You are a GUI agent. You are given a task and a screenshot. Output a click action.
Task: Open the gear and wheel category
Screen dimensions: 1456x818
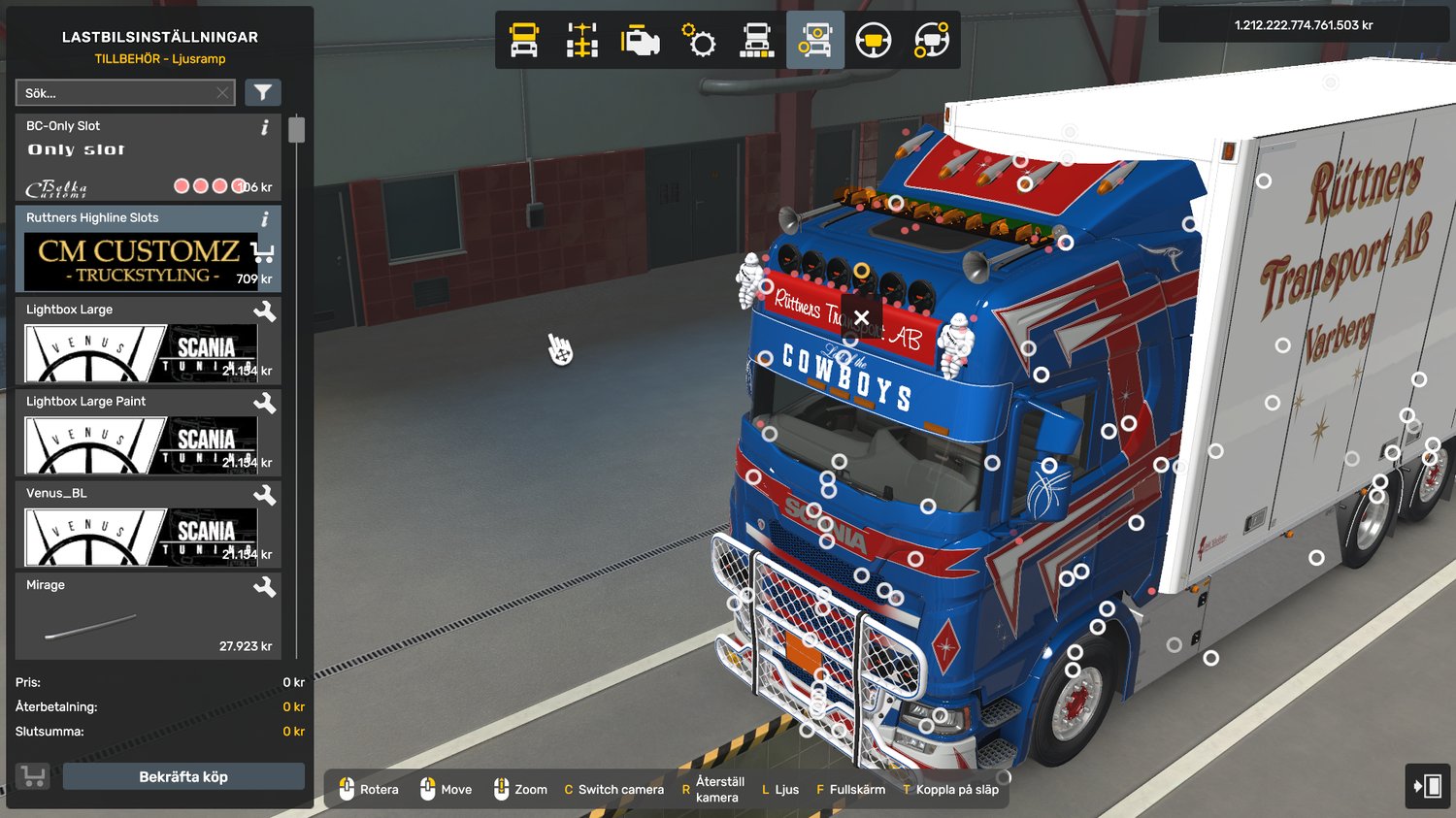coord(699,41)
